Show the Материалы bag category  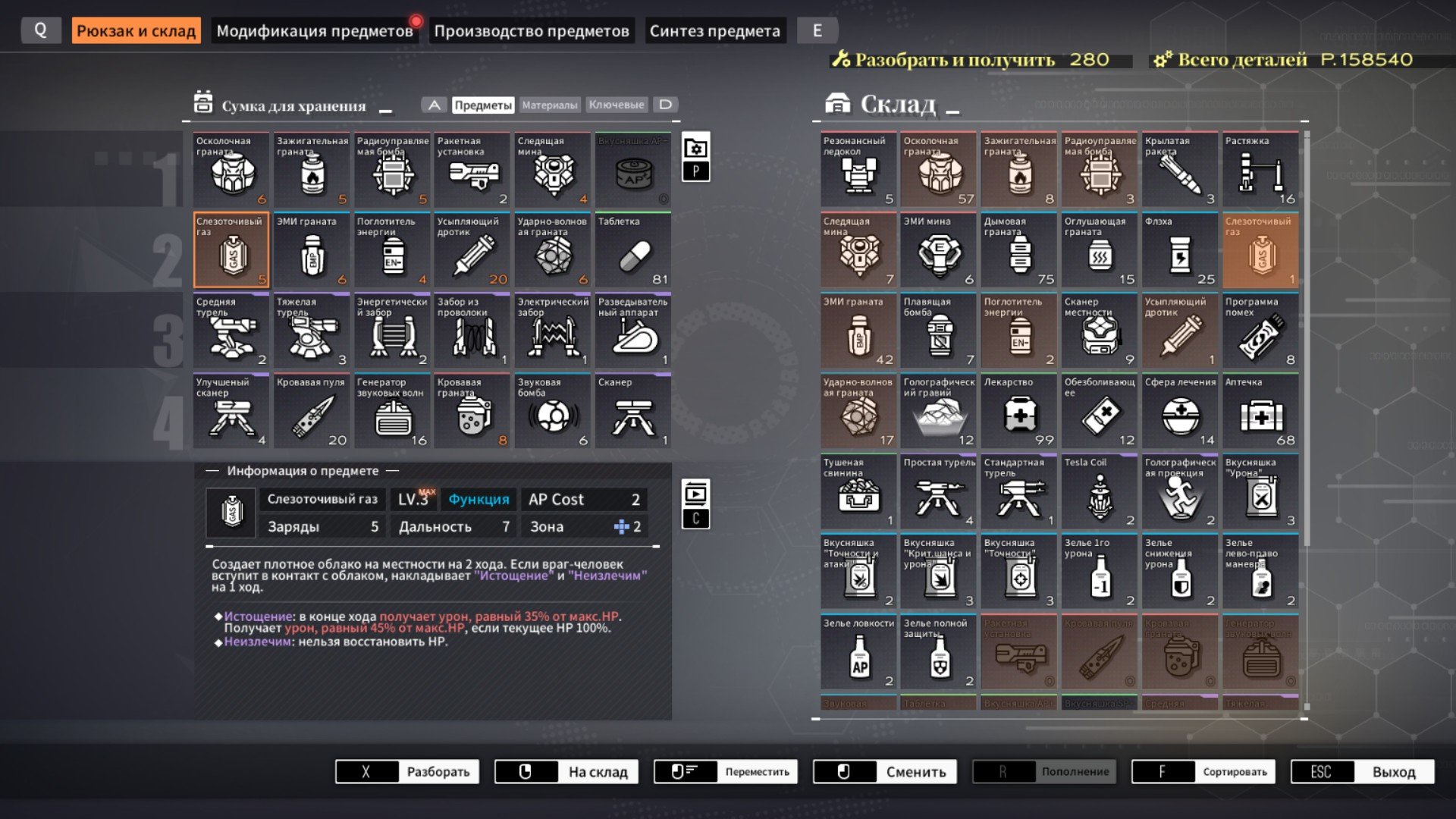(549, 105)
